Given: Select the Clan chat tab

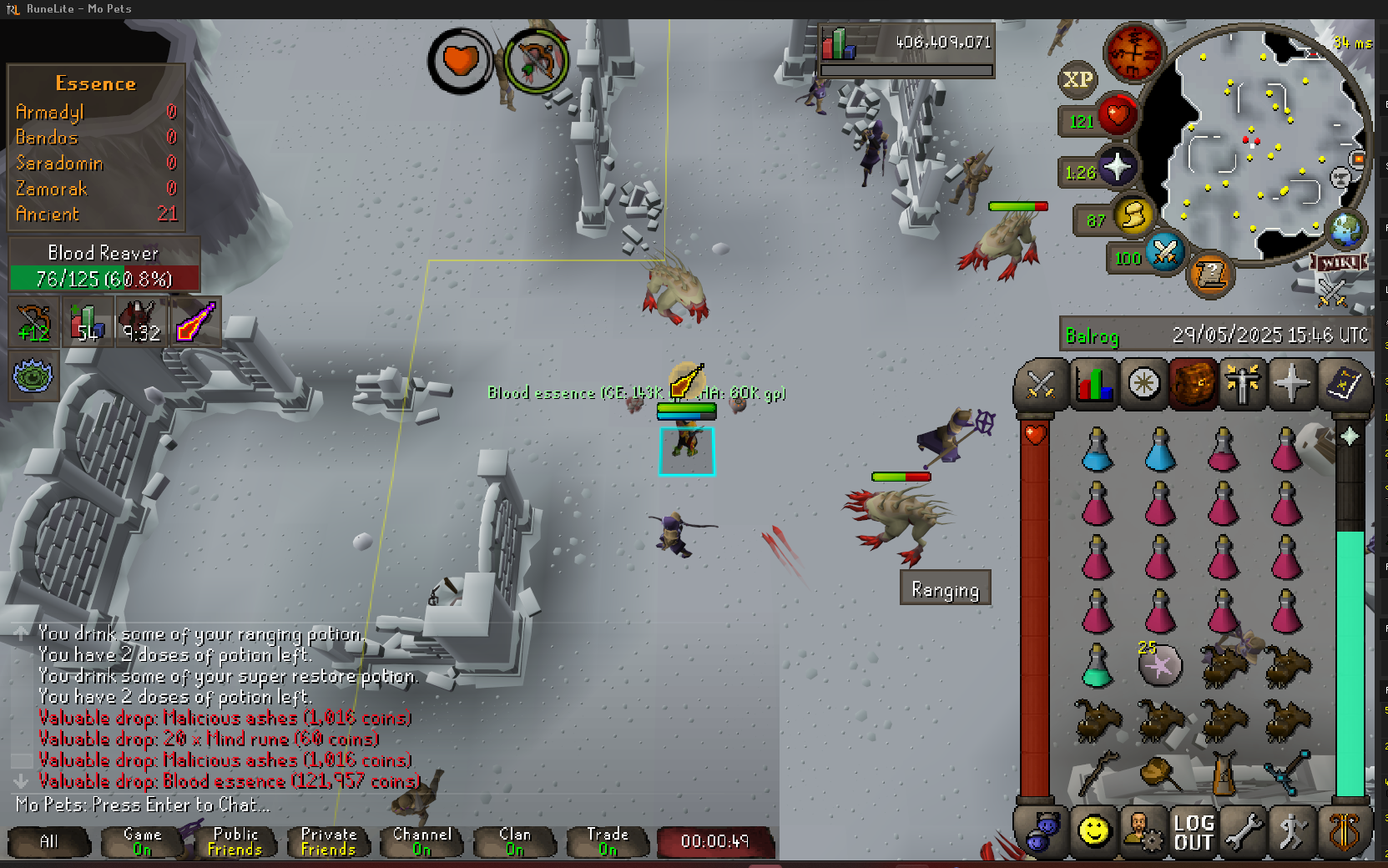Looking at the screenshot, I should pyautogui.click(x=515, y=841).
